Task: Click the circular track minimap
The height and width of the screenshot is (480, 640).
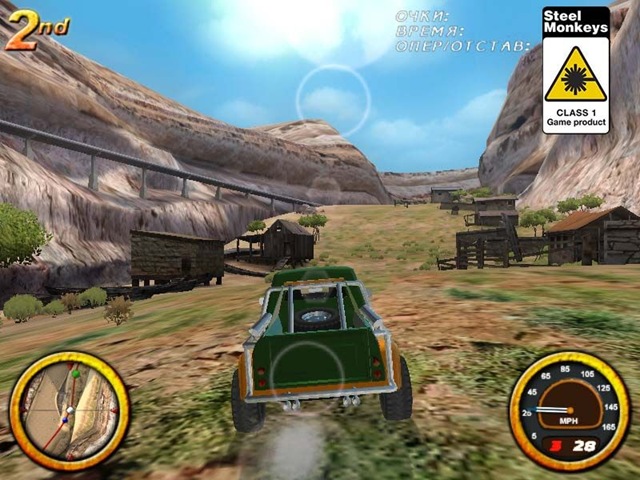Action: 69,410
